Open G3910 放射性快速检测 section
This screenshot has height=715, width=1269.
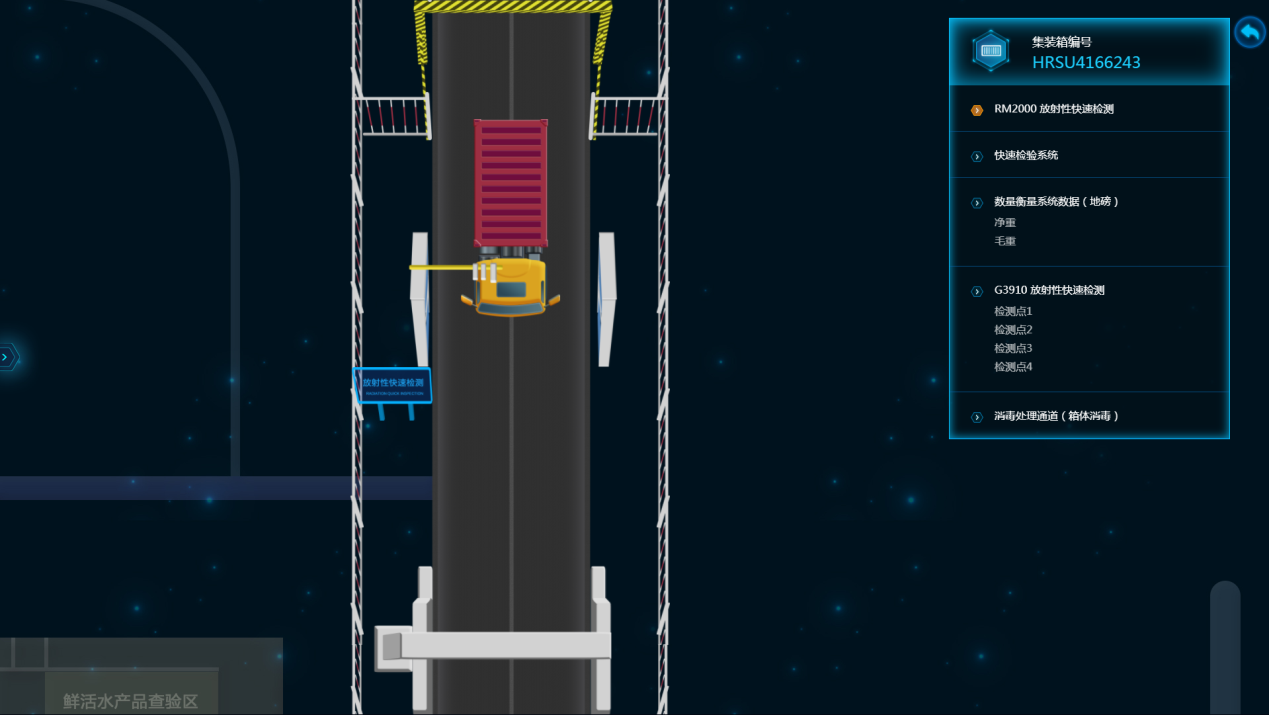[1049, 291]
